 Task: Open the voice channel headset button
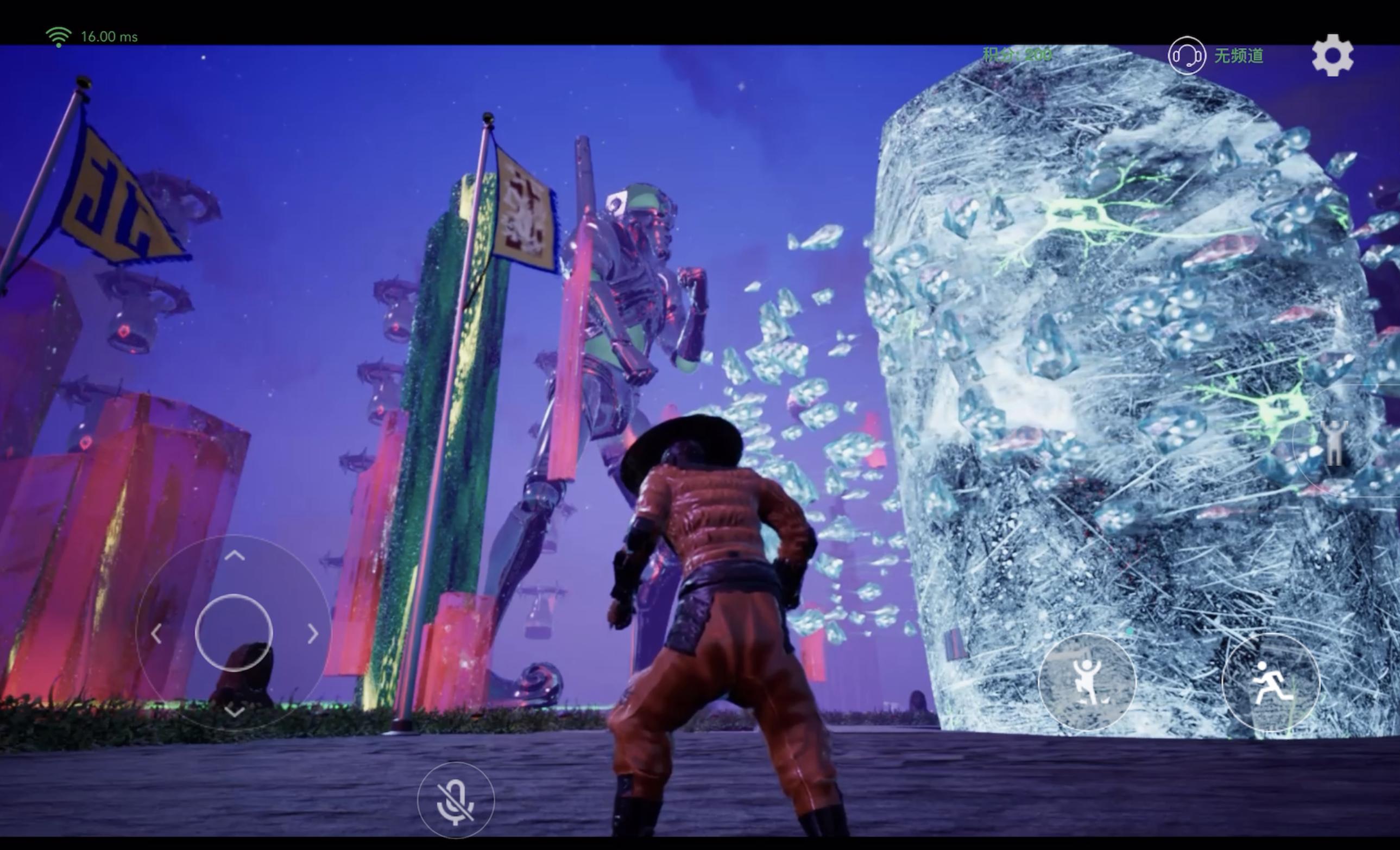1187,55
